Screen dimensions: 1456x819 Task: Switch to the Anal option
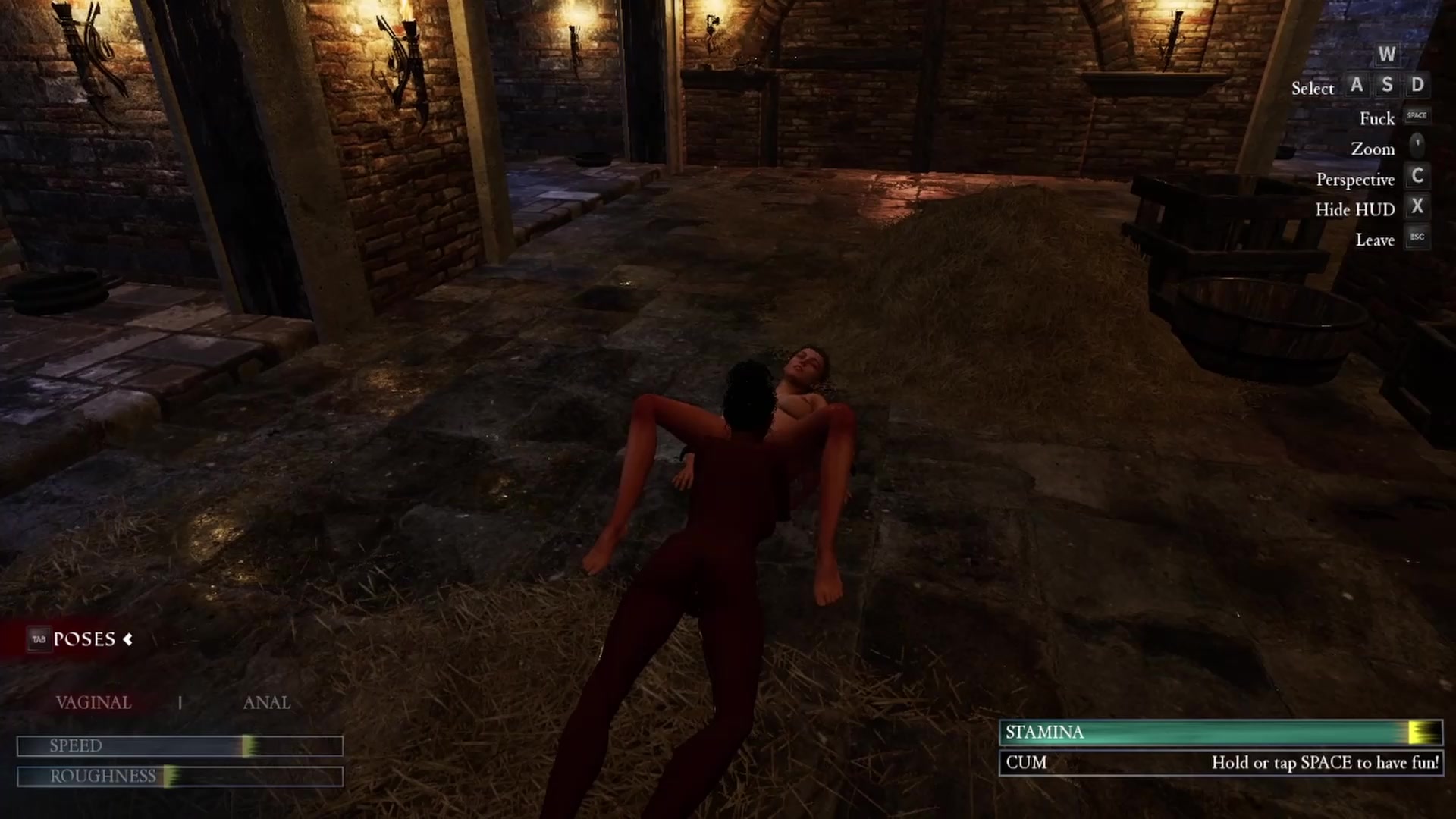(266, 703)
